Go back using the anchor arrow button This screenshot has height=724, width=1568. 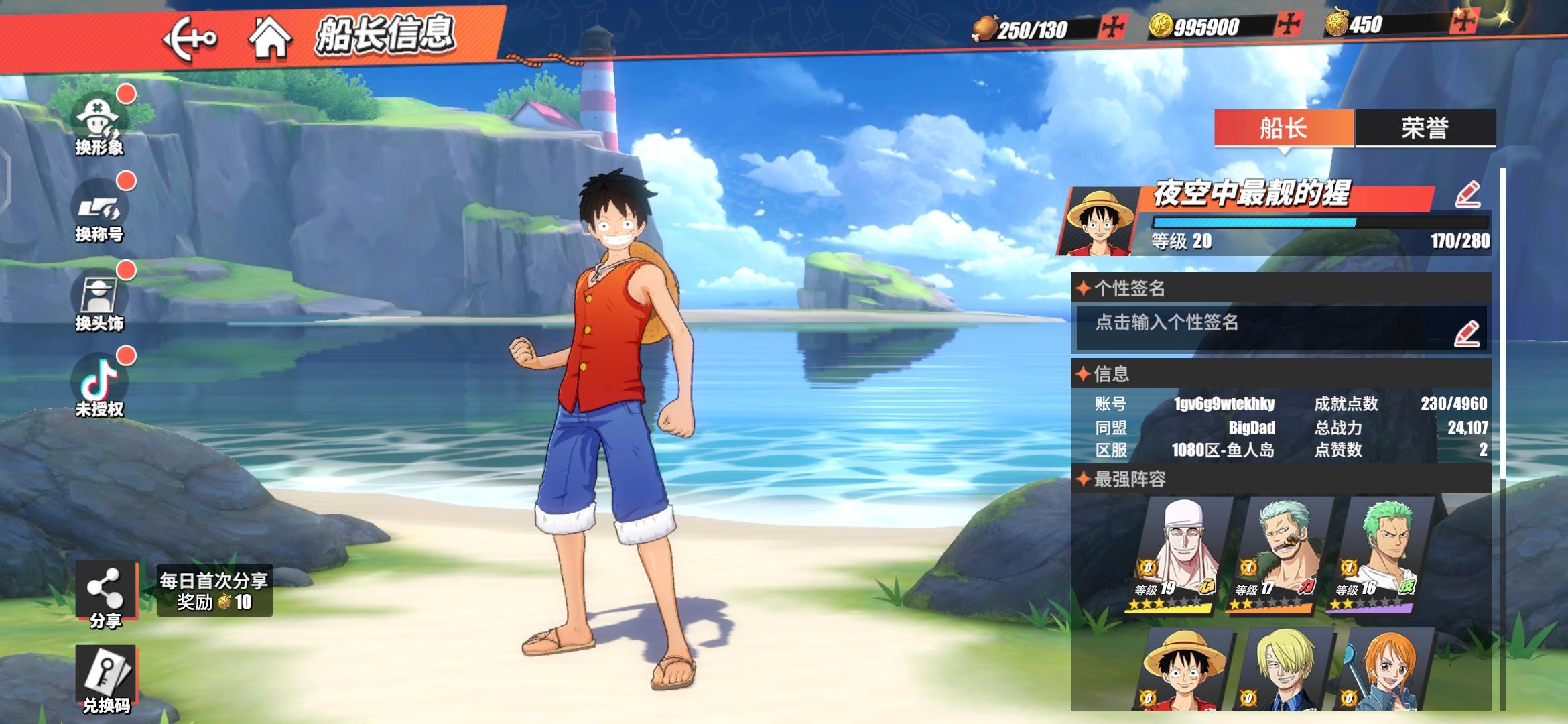[x=190, y=38]
